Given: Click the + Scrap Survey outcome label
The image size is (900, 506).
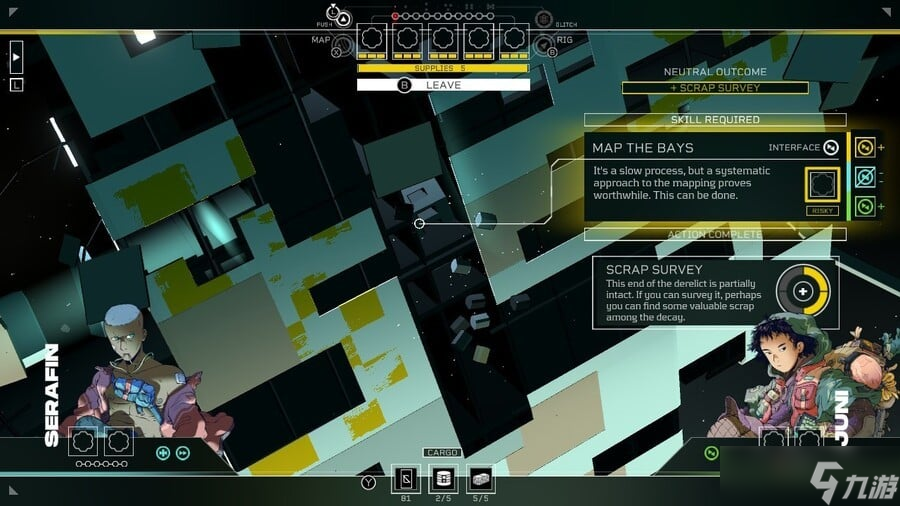Looking at the screenshot, I should pyautogui.click(x=715, y=88).
